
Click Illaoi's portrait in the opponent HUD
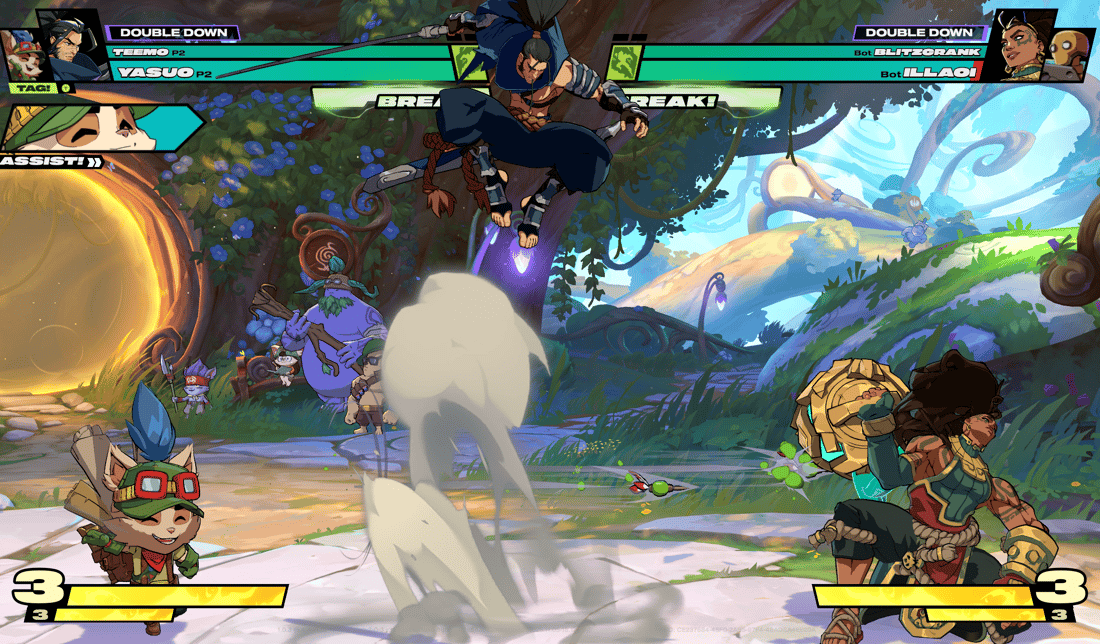point(1021,45)
